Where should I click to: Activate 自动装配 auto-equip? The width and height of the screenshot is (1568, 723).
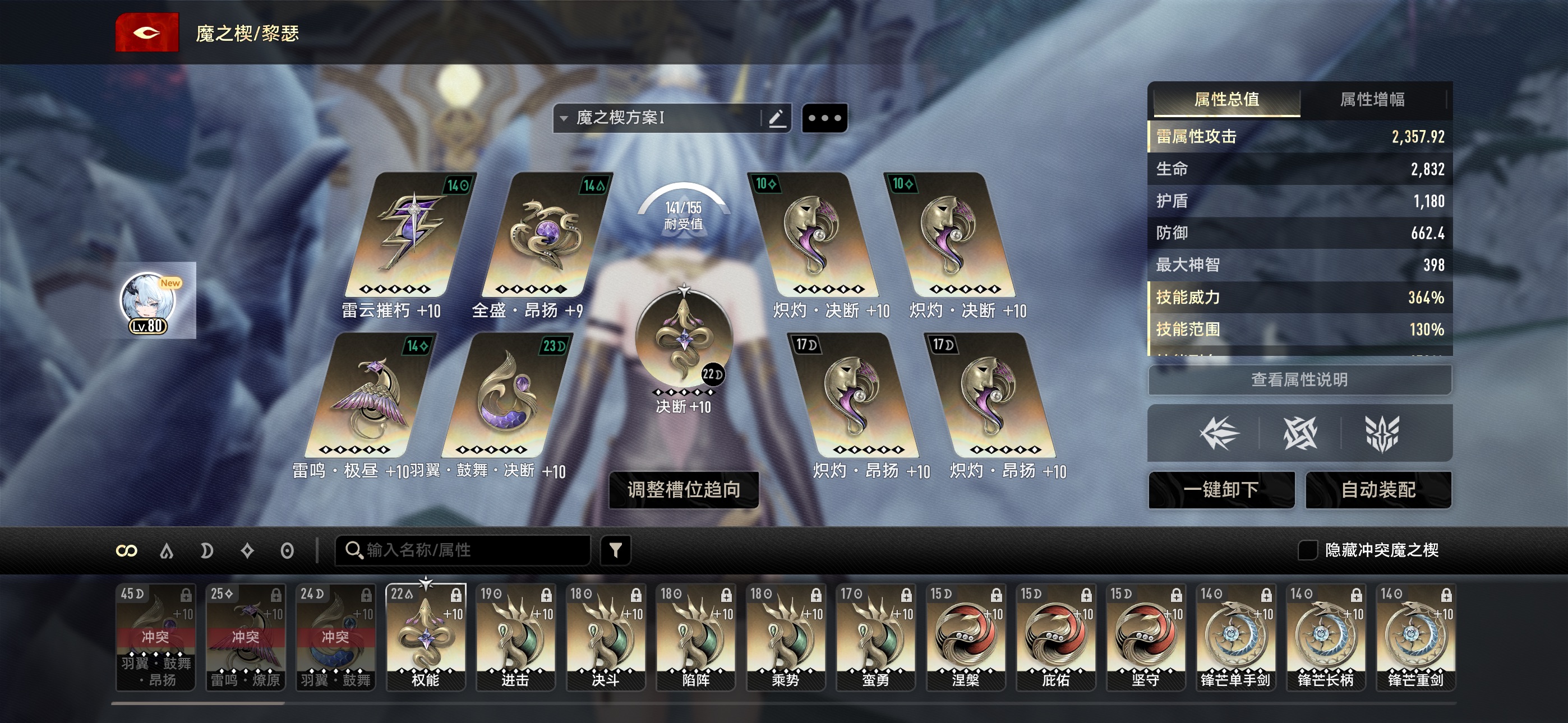coord(1378,489)
